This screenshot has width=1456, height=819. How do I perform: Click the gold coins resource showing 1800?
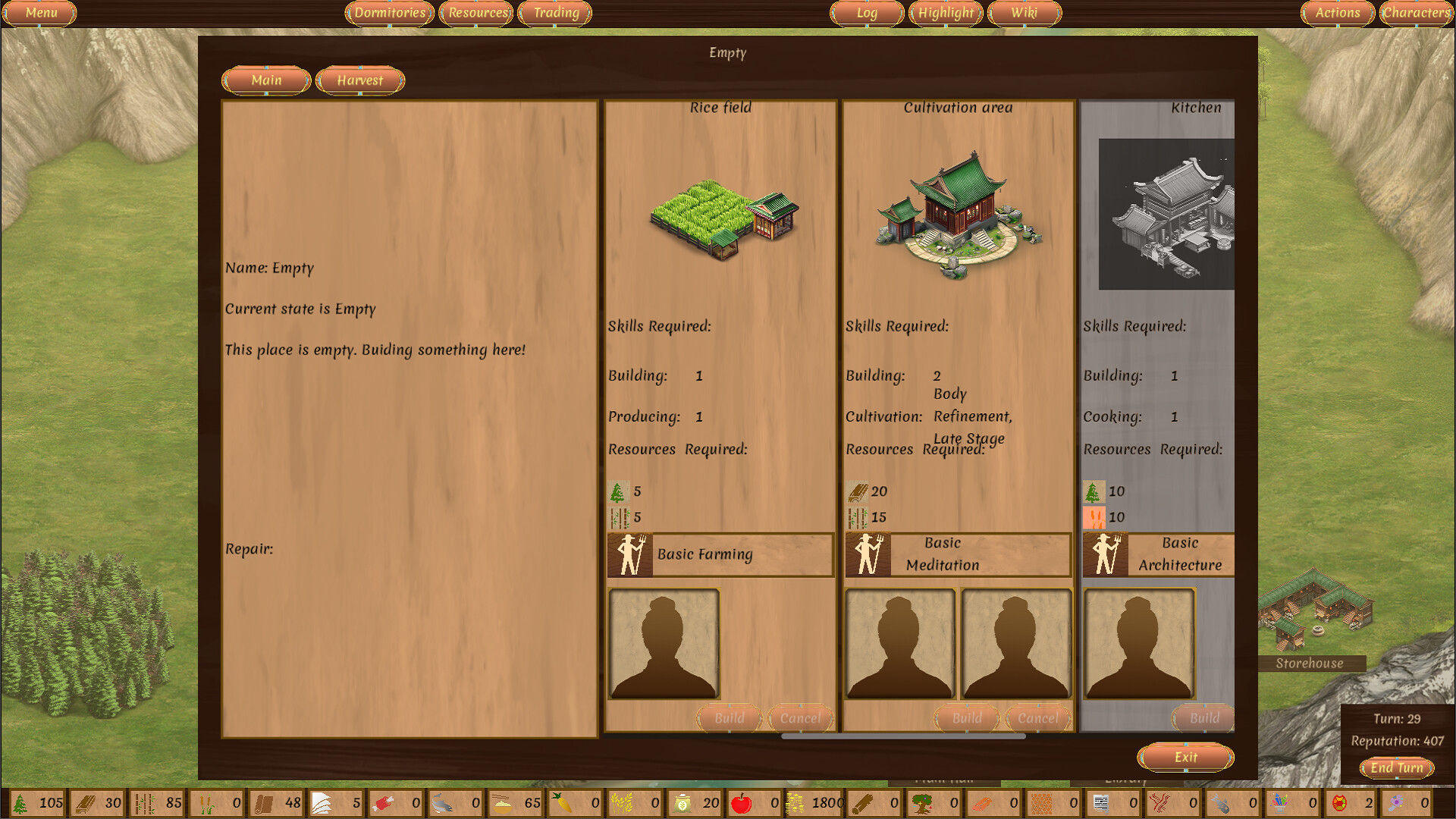pos(795,802)
